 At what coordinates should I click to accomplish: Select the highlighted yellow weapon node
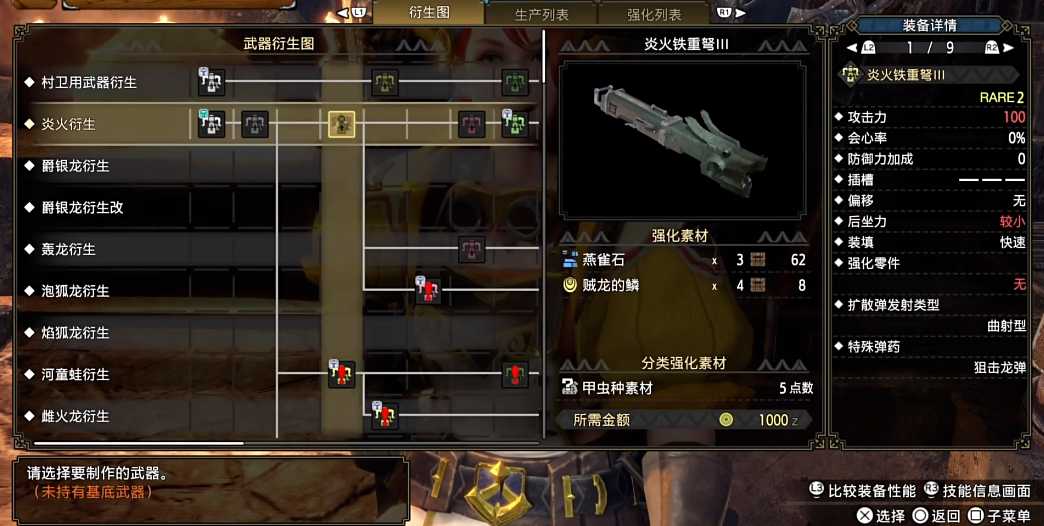pyautogui.click(x=342, y=124)
